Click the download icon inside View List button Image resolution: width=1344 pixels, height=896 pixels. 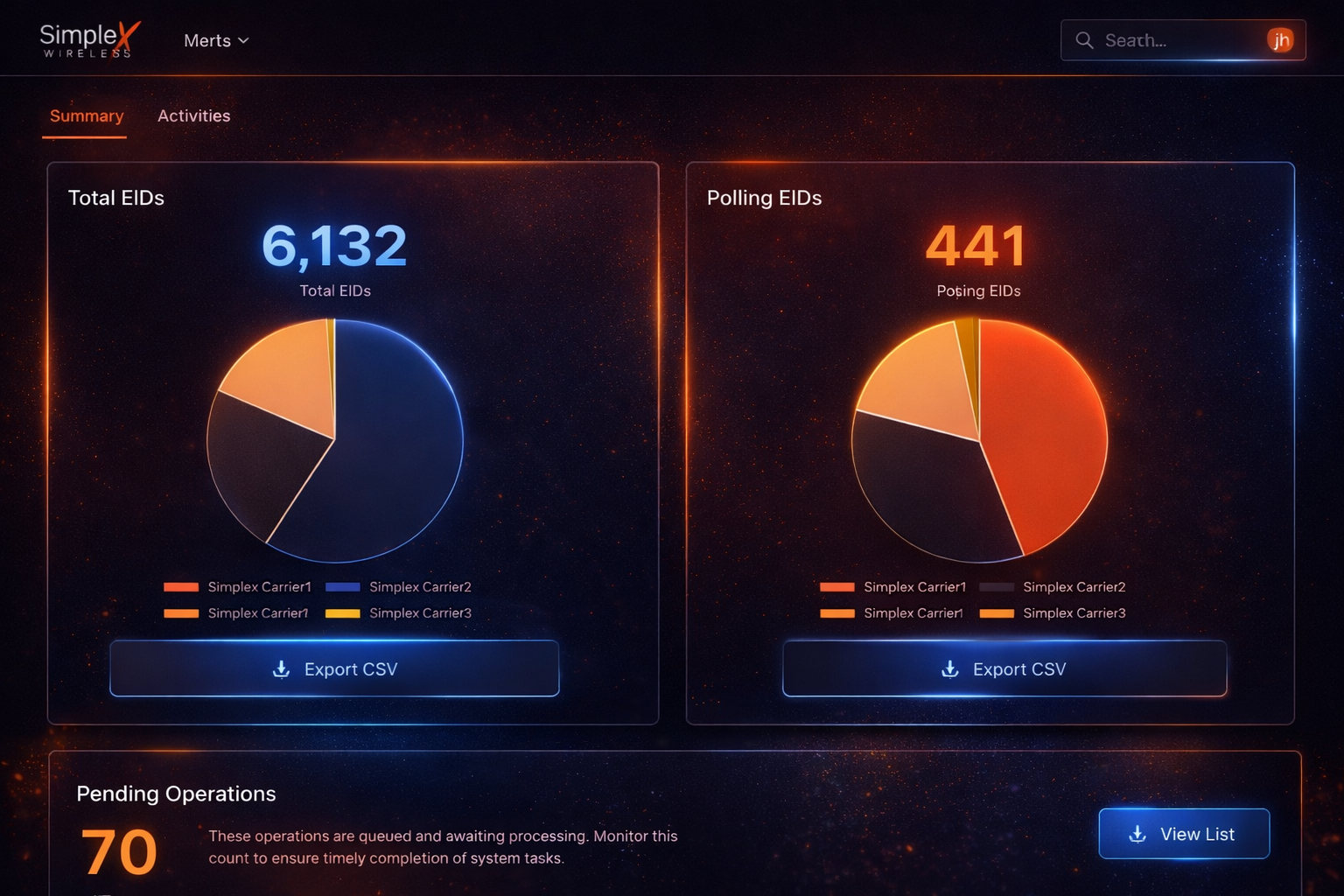coord(1137,834)
